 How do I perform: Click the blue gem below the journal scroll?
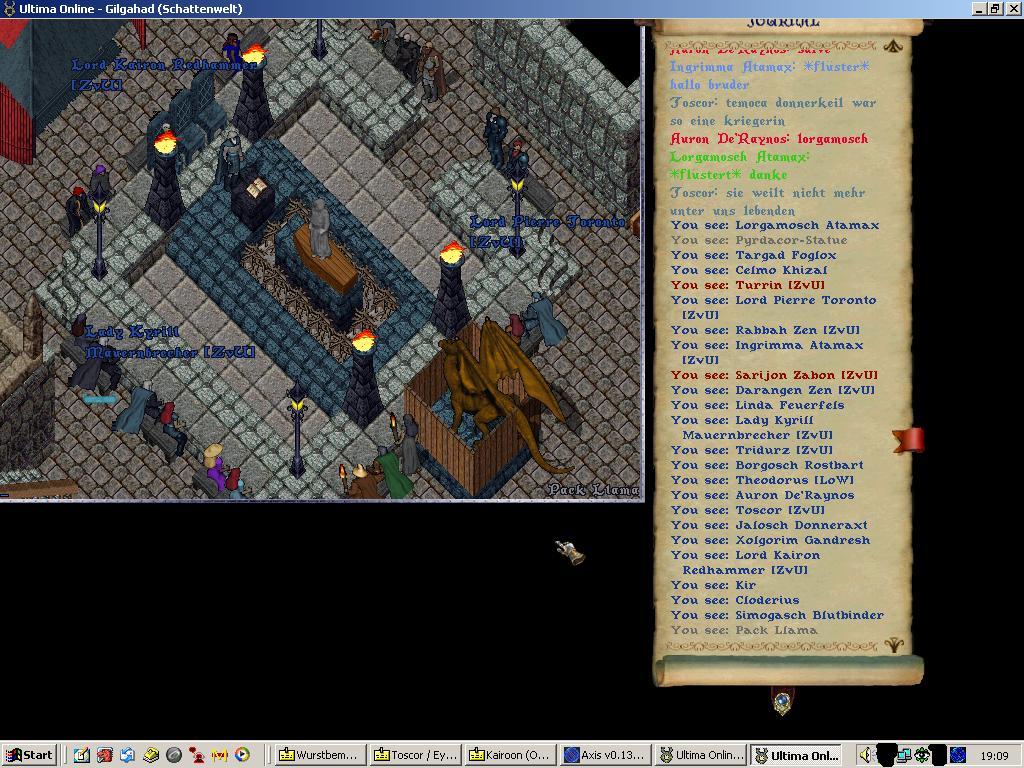(x=783, y=702)
